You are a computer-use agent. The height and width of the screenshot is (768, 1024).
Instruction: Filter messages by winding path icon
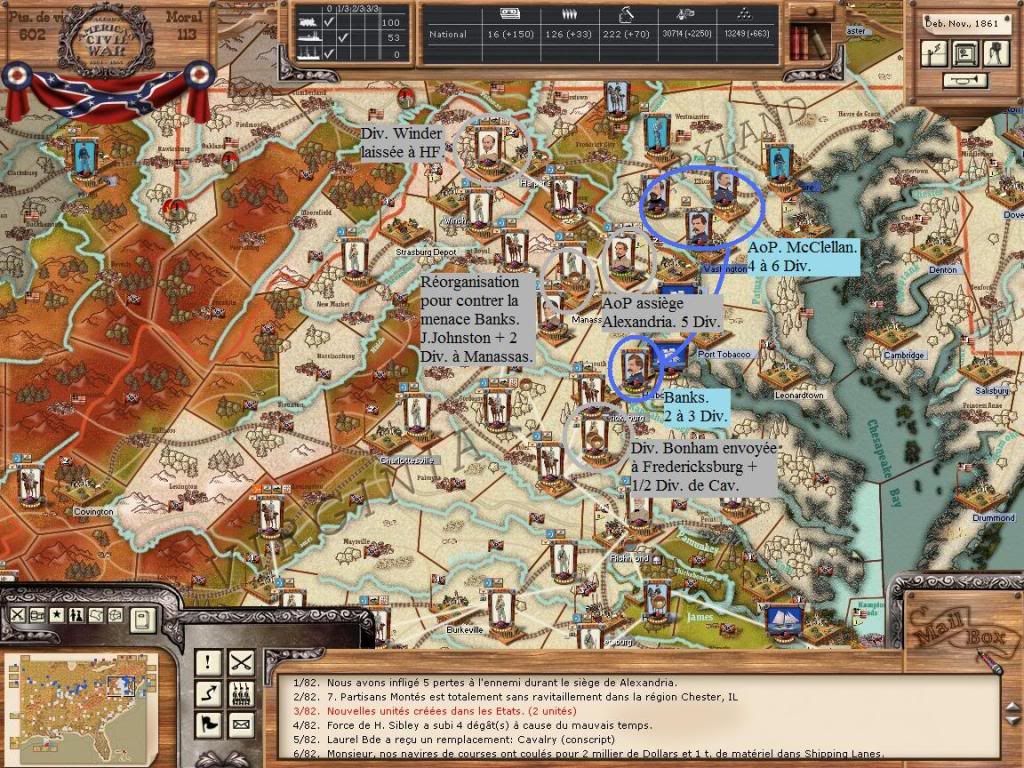[209, 692]
